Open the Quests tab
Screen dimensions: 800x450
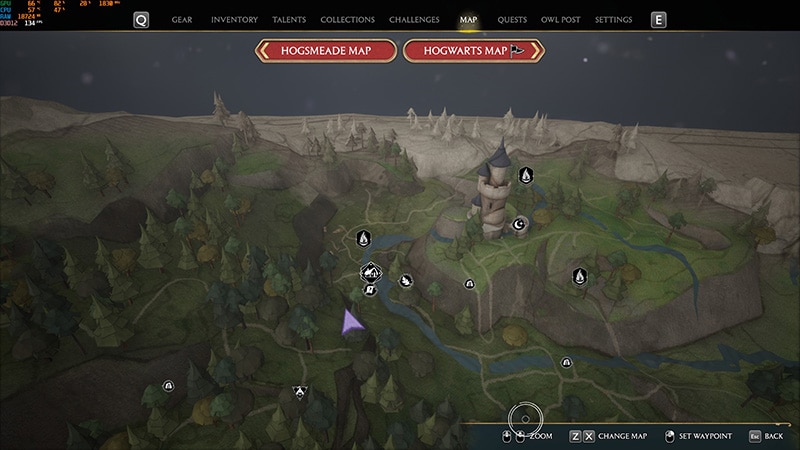click(512, 20)
